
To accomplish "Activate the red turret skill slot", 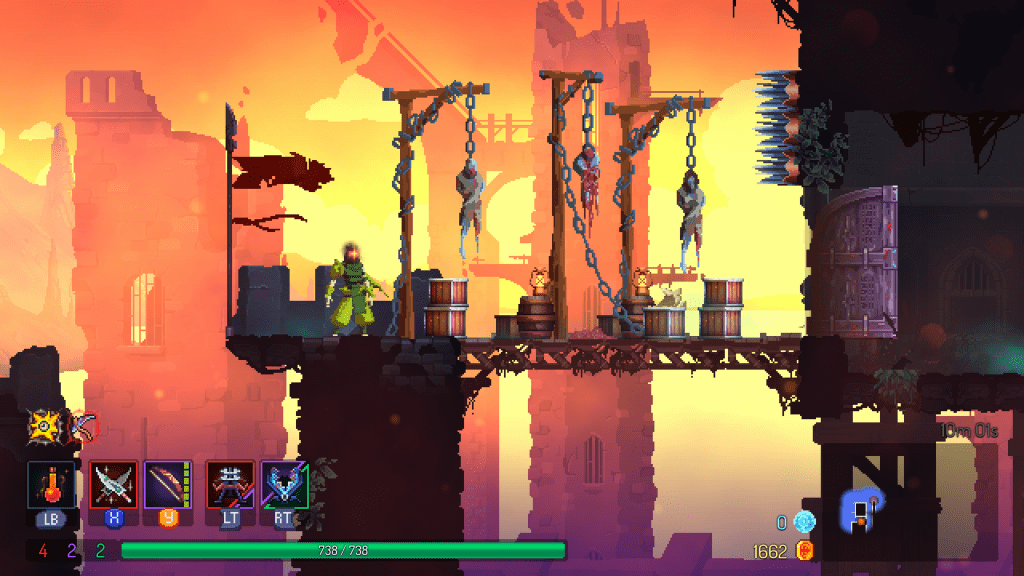I will coord(229,484).
